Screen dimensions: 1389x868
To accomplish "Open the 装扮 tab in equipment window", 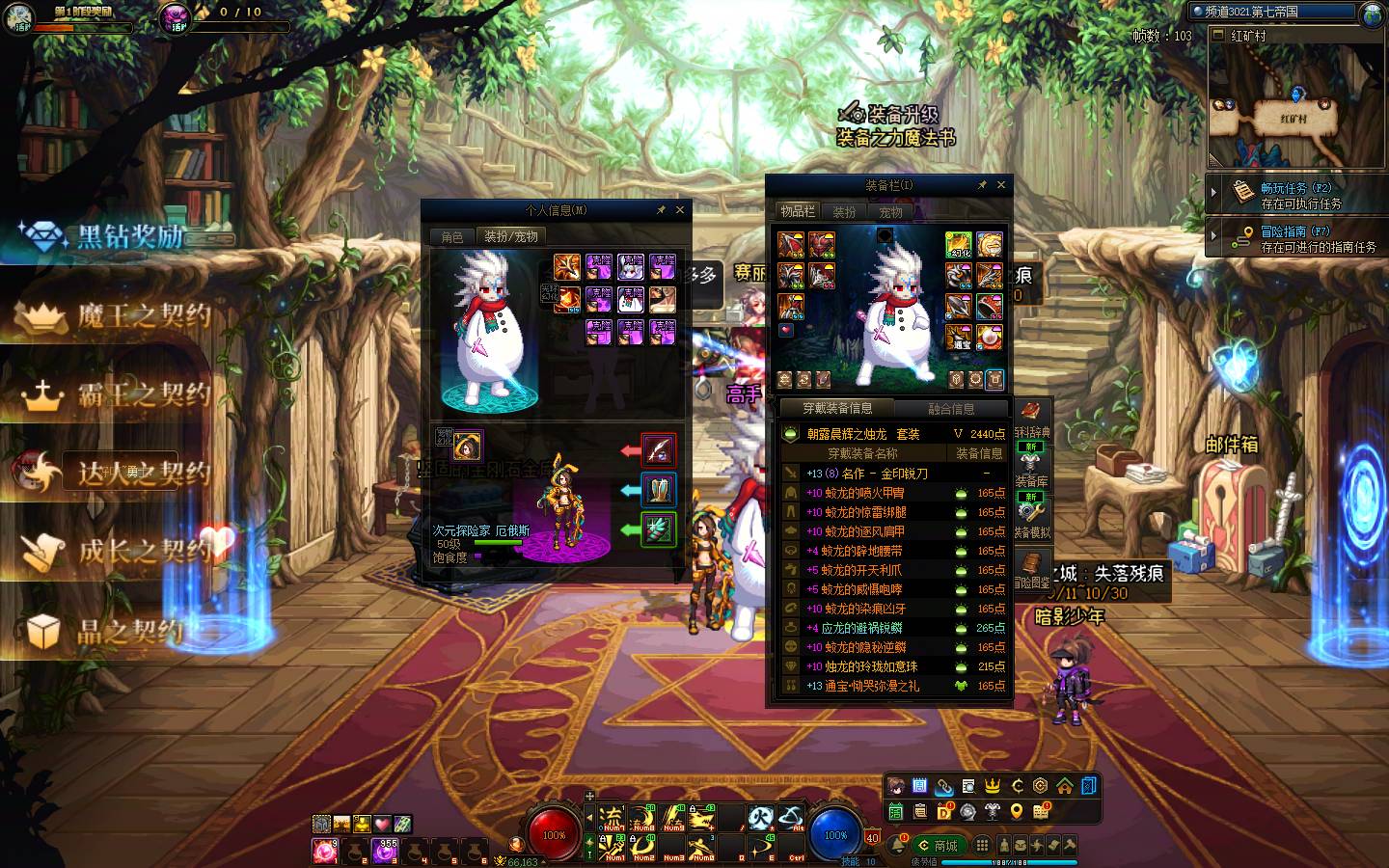I will point(844,212).
